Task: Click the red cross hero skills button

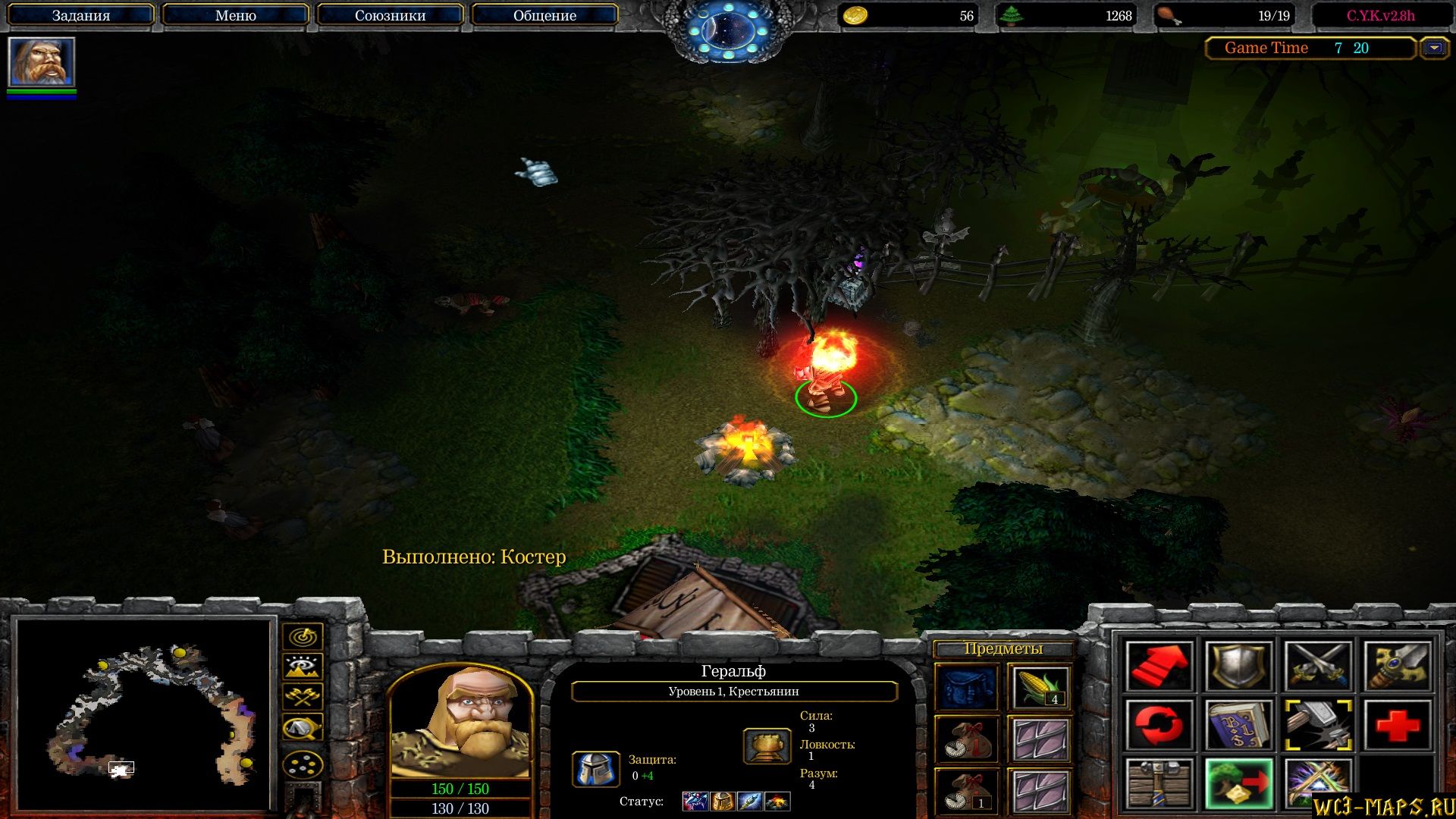Action: coord(1397,724)
